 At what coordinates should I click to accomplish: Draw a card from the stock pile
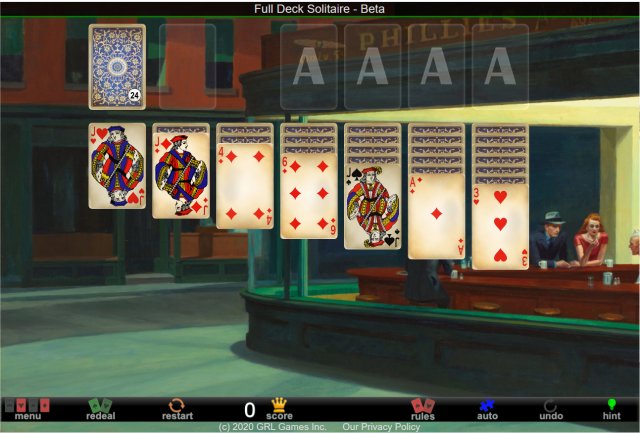[x=117, y=66]
